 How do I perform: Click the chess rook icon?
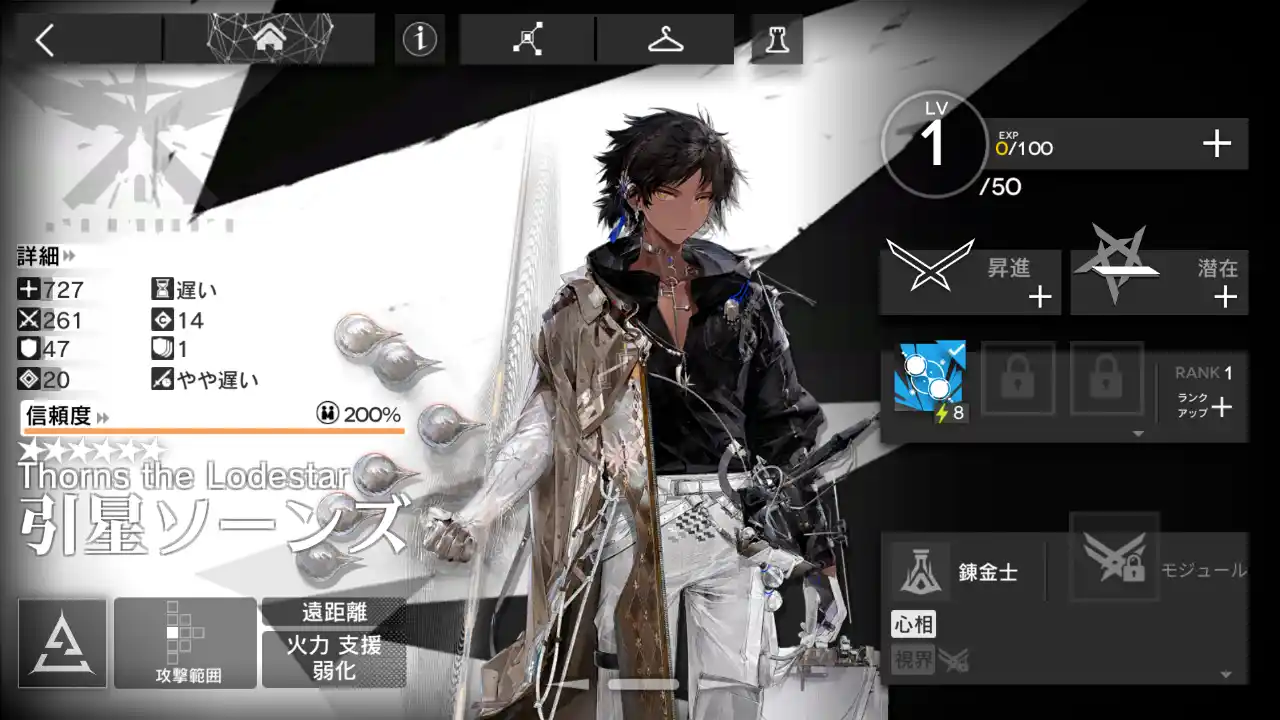click(x=776, y=40)
